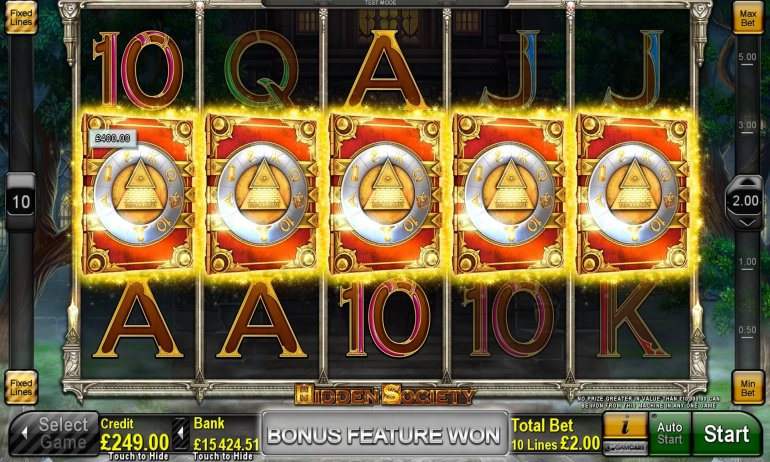Viewport: 770px width, 462px height.
Task: Set the stake with Max Bet
Action: coord(749,17)
